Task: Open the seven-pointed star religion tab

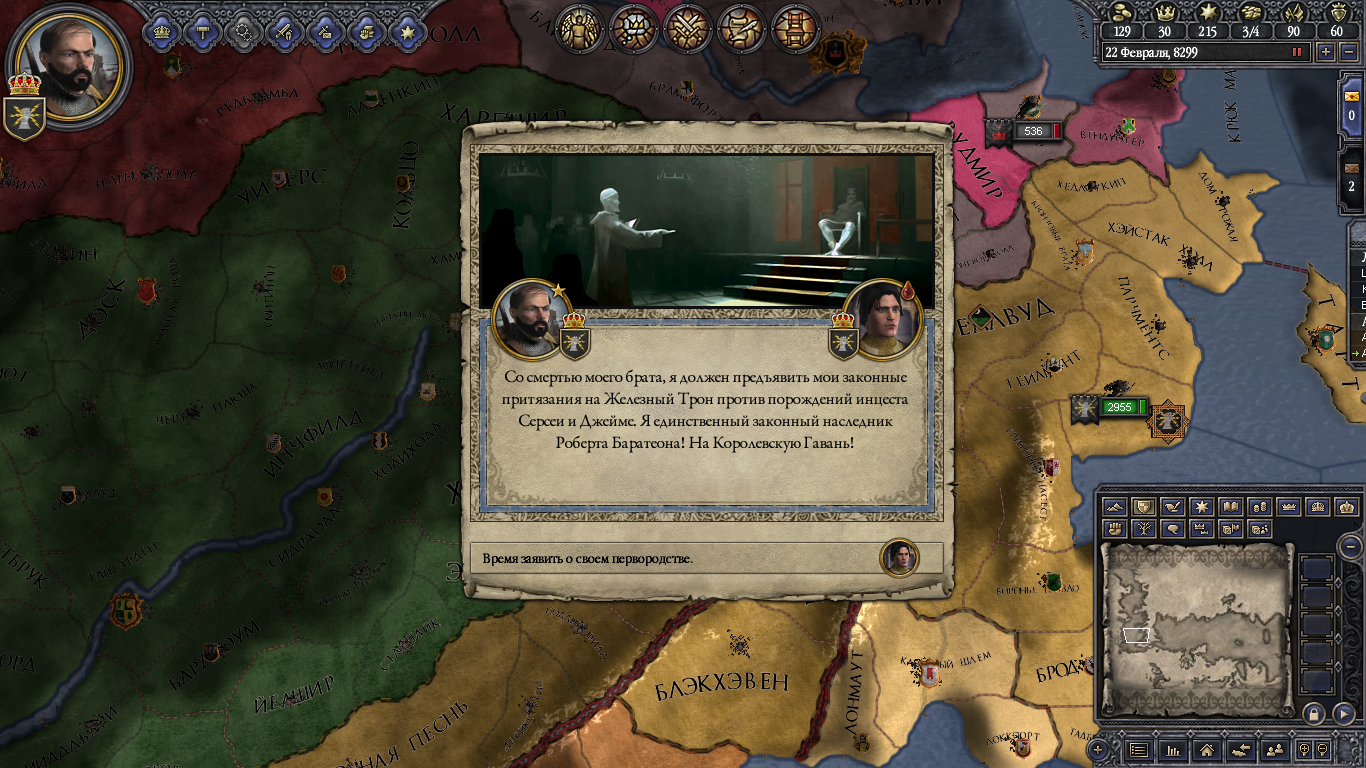Action: (407, 31)
